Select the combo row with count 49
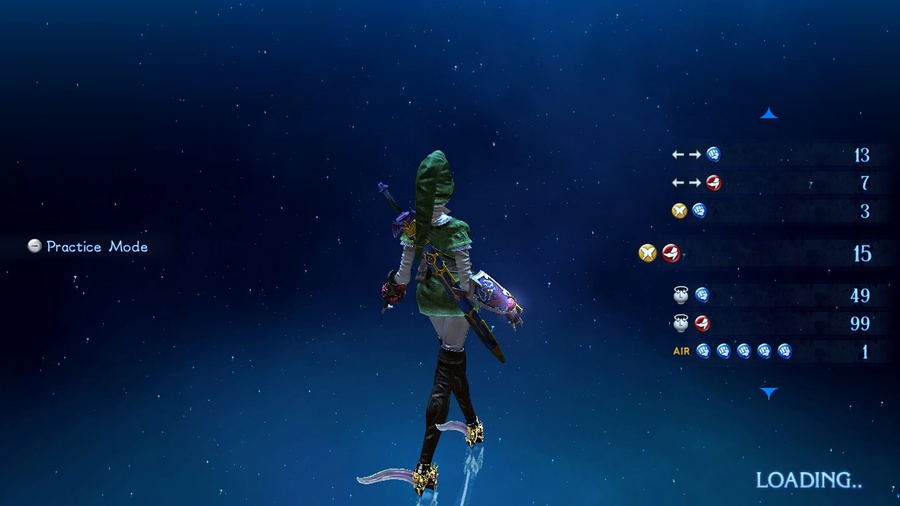 point(770,295)
